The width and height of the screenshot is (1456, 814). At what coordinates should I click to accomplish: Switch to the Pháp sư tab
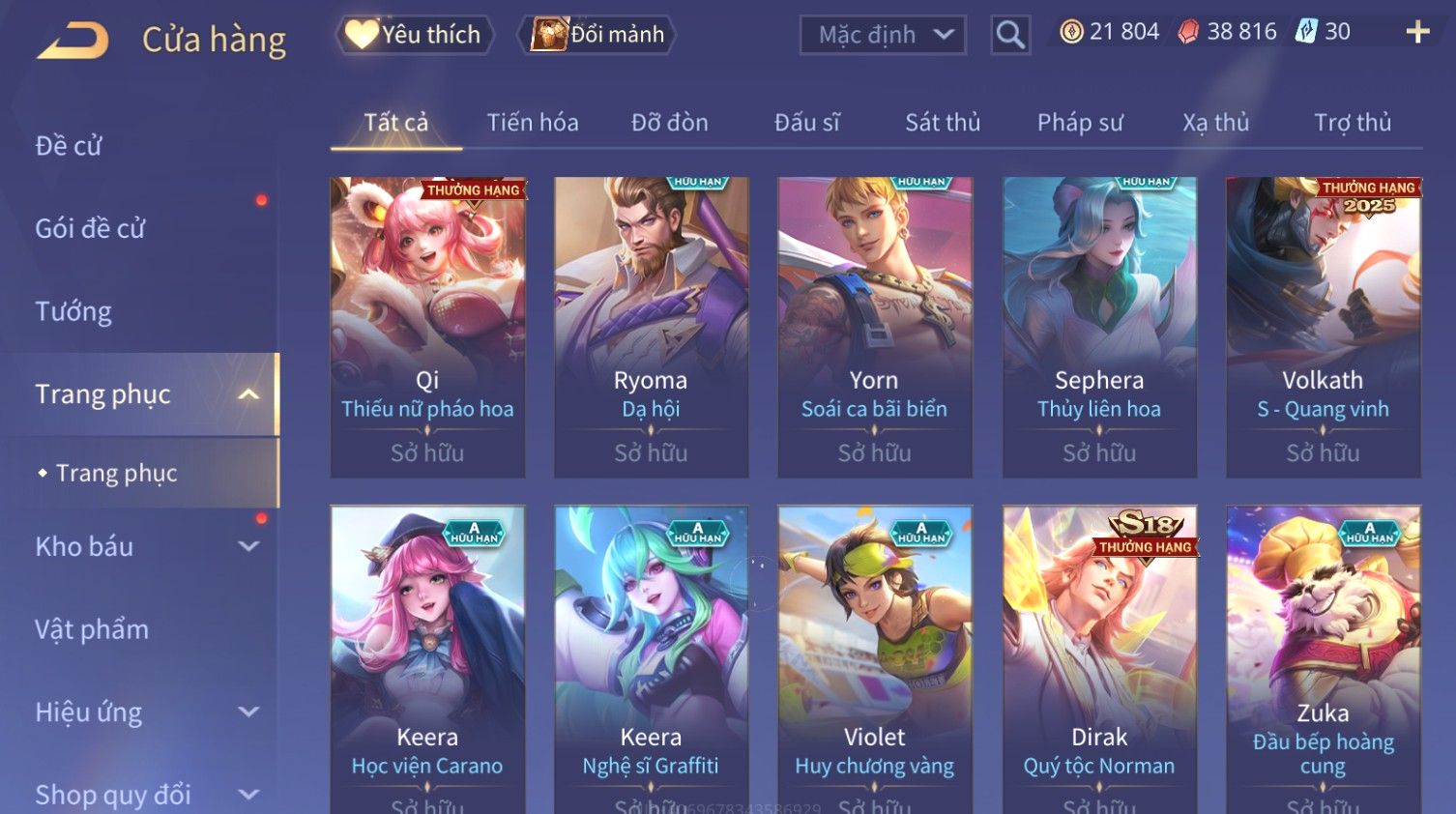1079,123
